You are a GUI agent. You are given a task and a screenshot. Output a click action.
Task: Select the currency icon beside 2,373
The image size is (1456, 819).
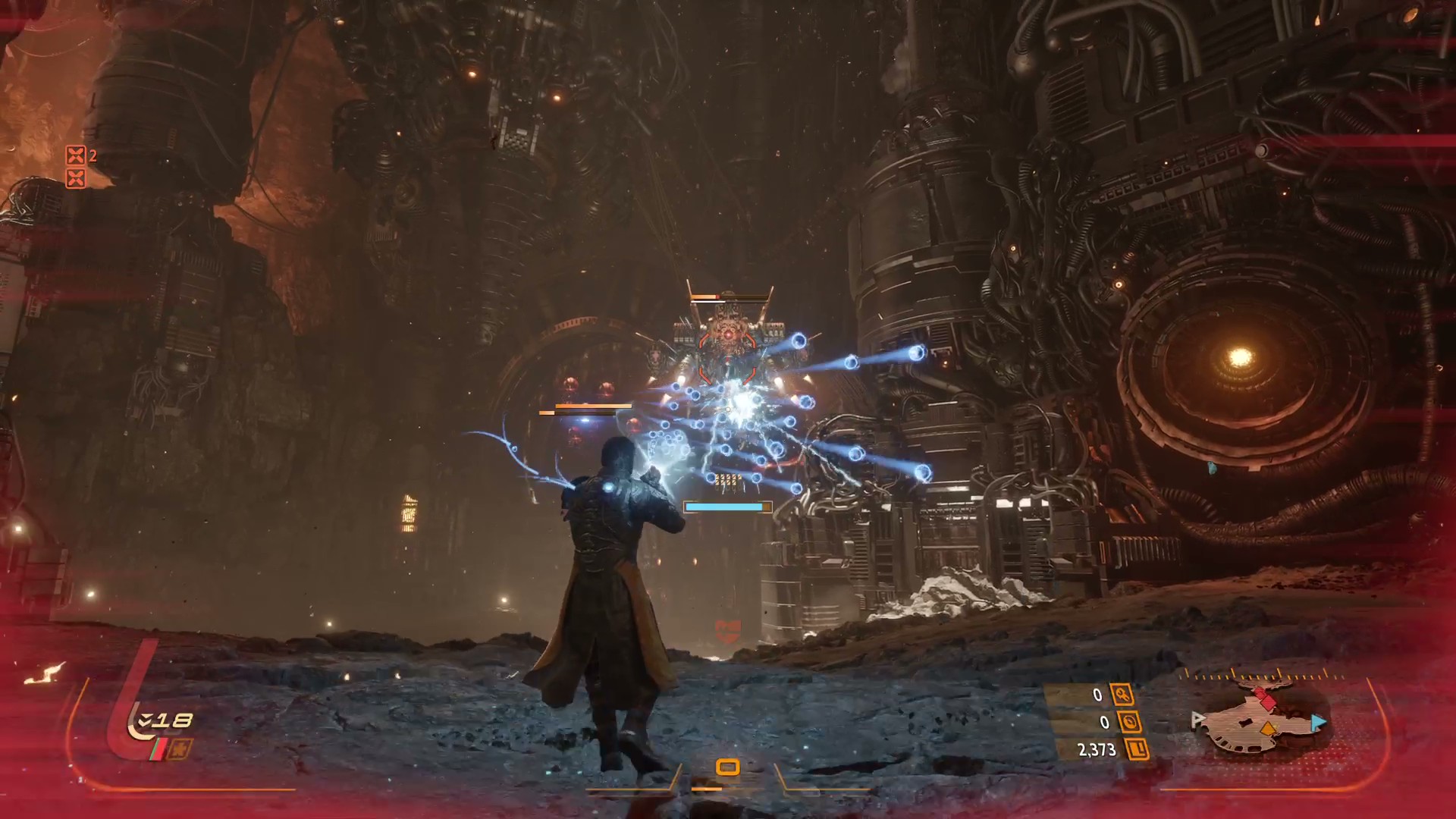[1137, 750]
